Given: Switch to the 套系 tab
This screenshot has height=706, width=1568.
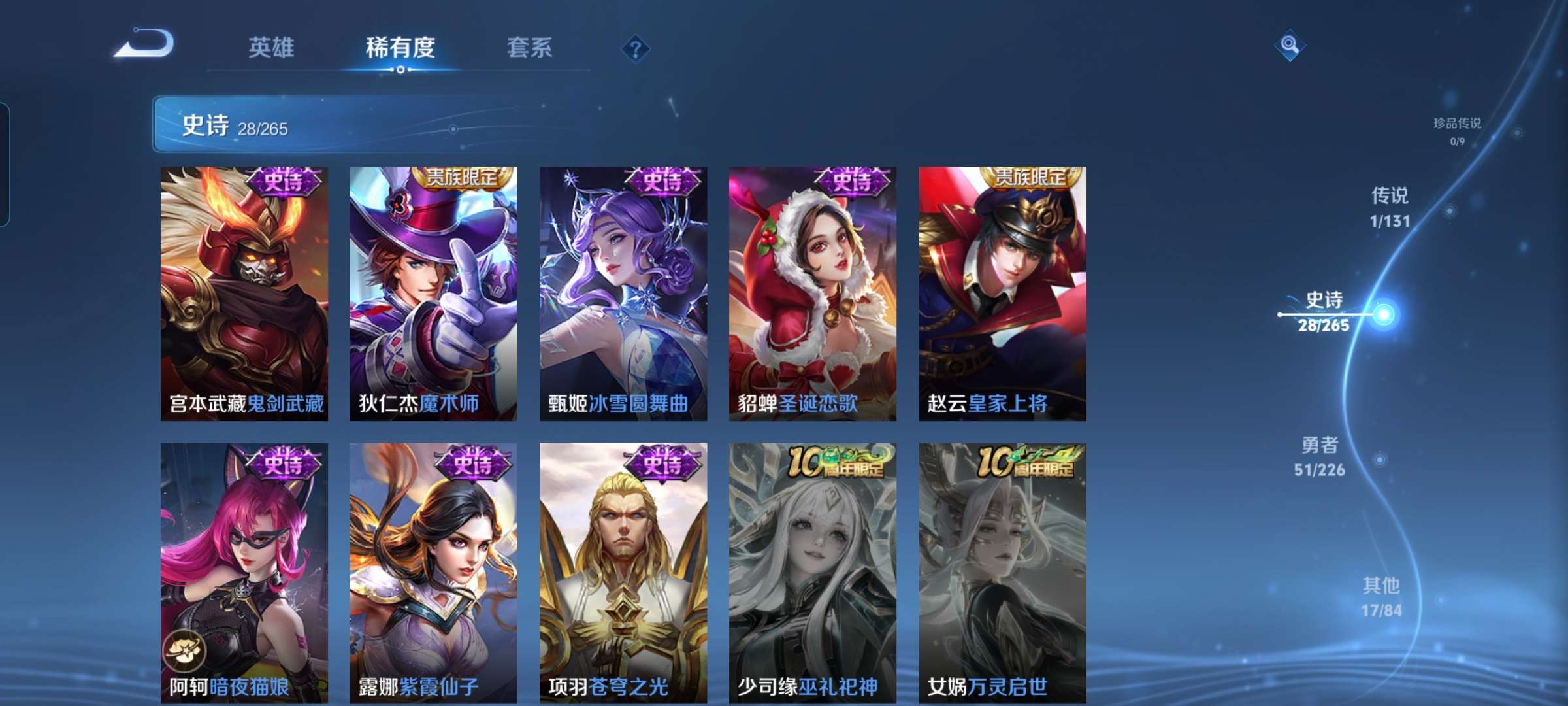Looking at the screenshot, I should 530,47.
